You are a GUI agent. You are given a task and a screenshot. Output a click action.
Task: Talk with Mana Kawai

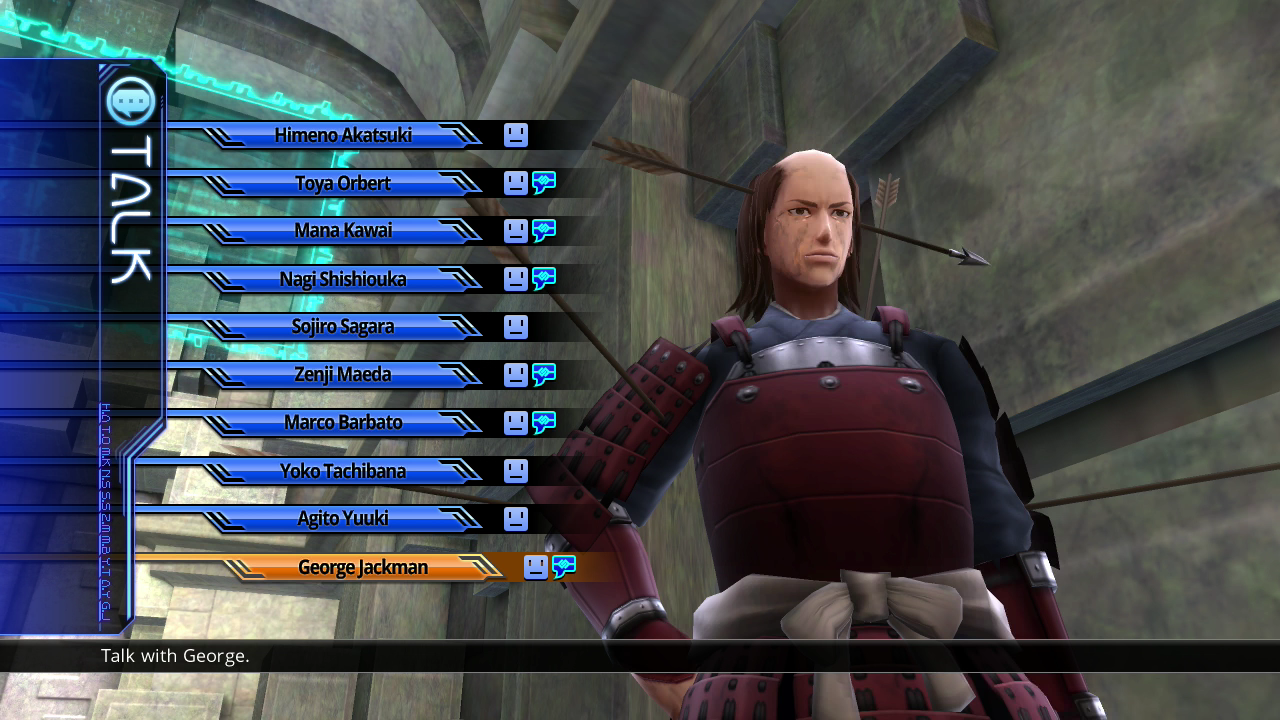coord(343,231)
